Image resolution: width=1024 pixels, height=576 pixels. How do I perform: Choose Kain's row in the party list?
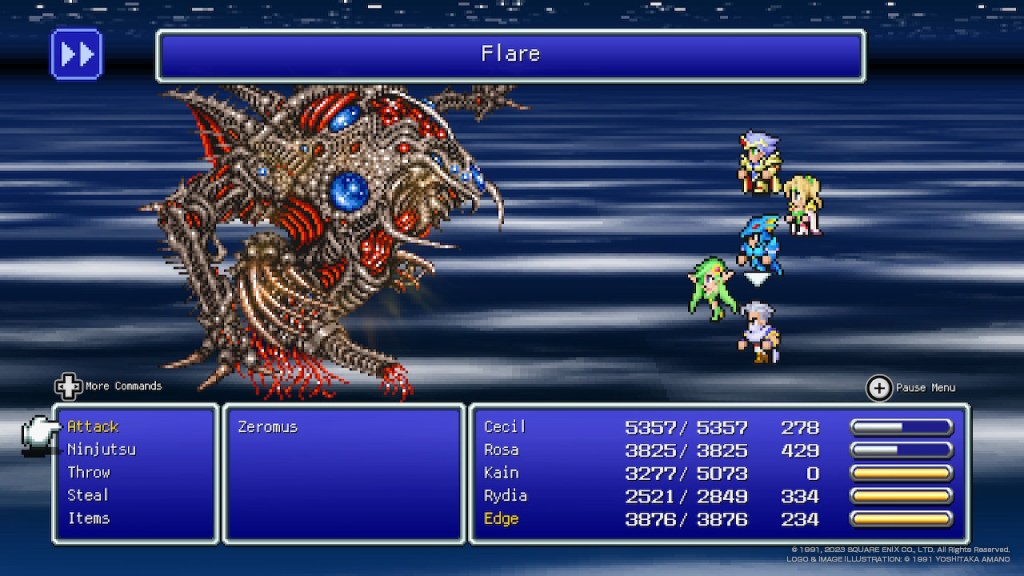pos(717,473)
